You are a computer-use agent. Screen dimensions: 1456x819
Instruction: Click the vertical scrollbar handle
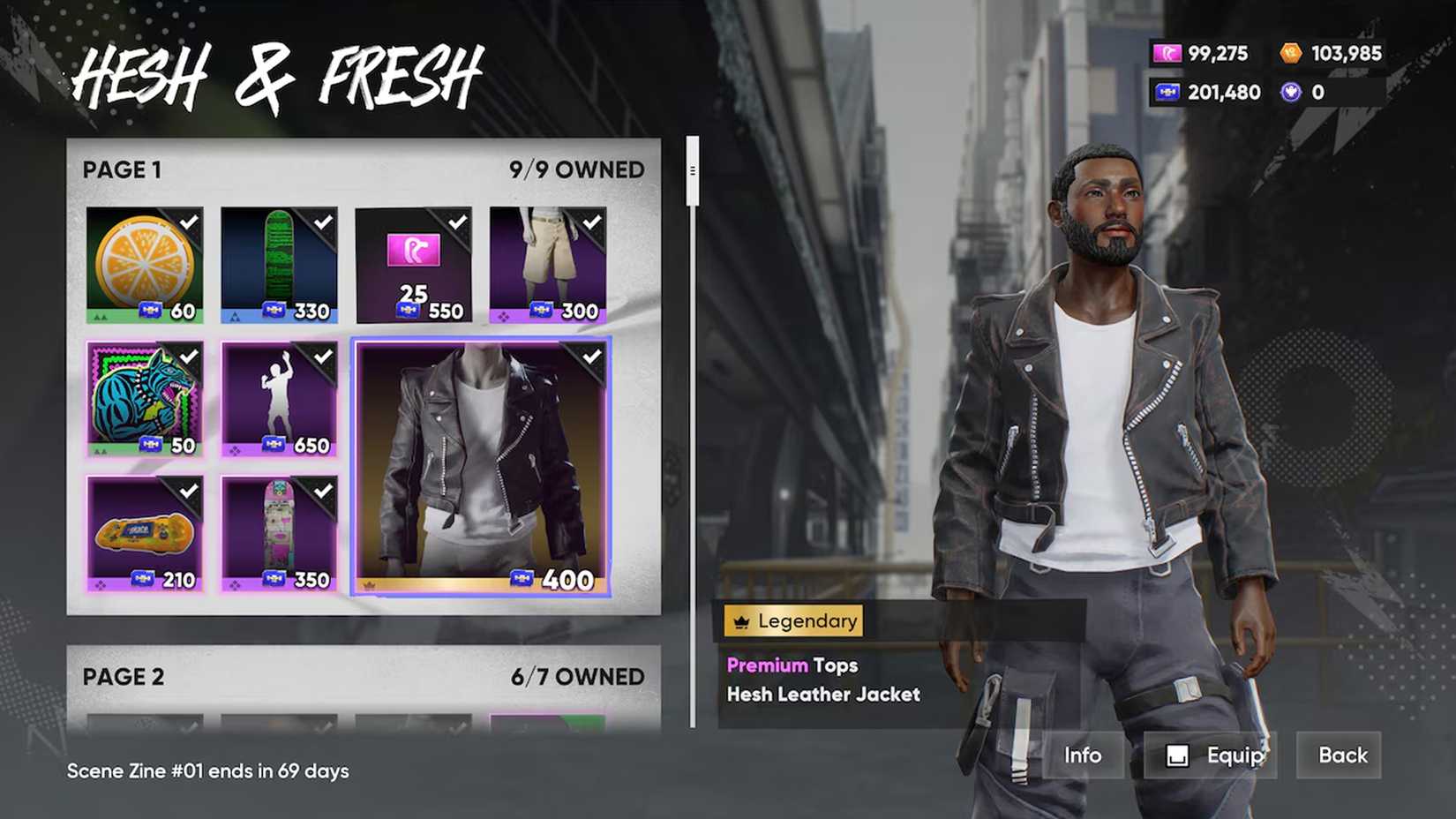coord(692,169)
